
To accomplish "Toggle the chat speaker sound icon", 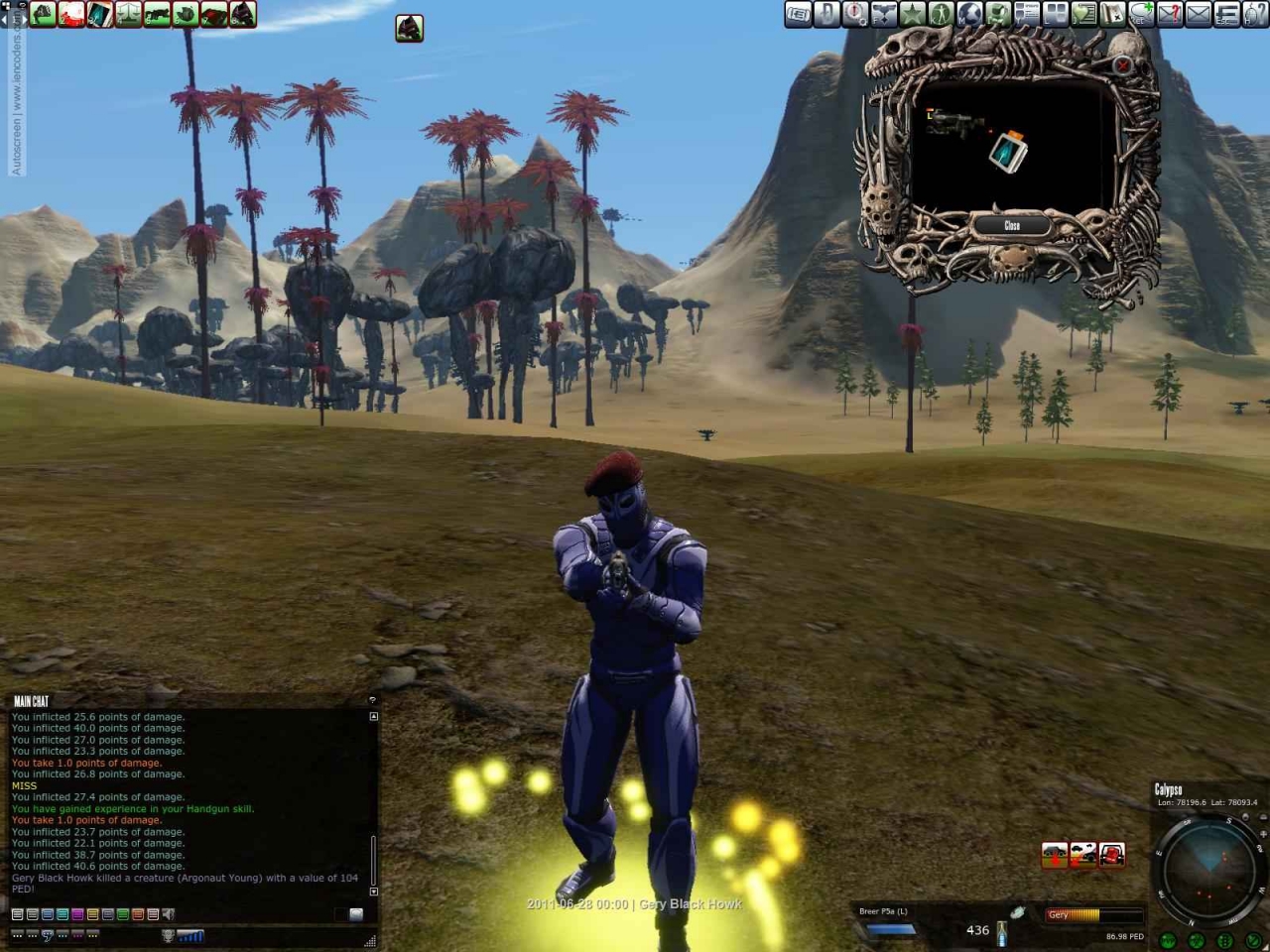I will click(x=169, y=914).
